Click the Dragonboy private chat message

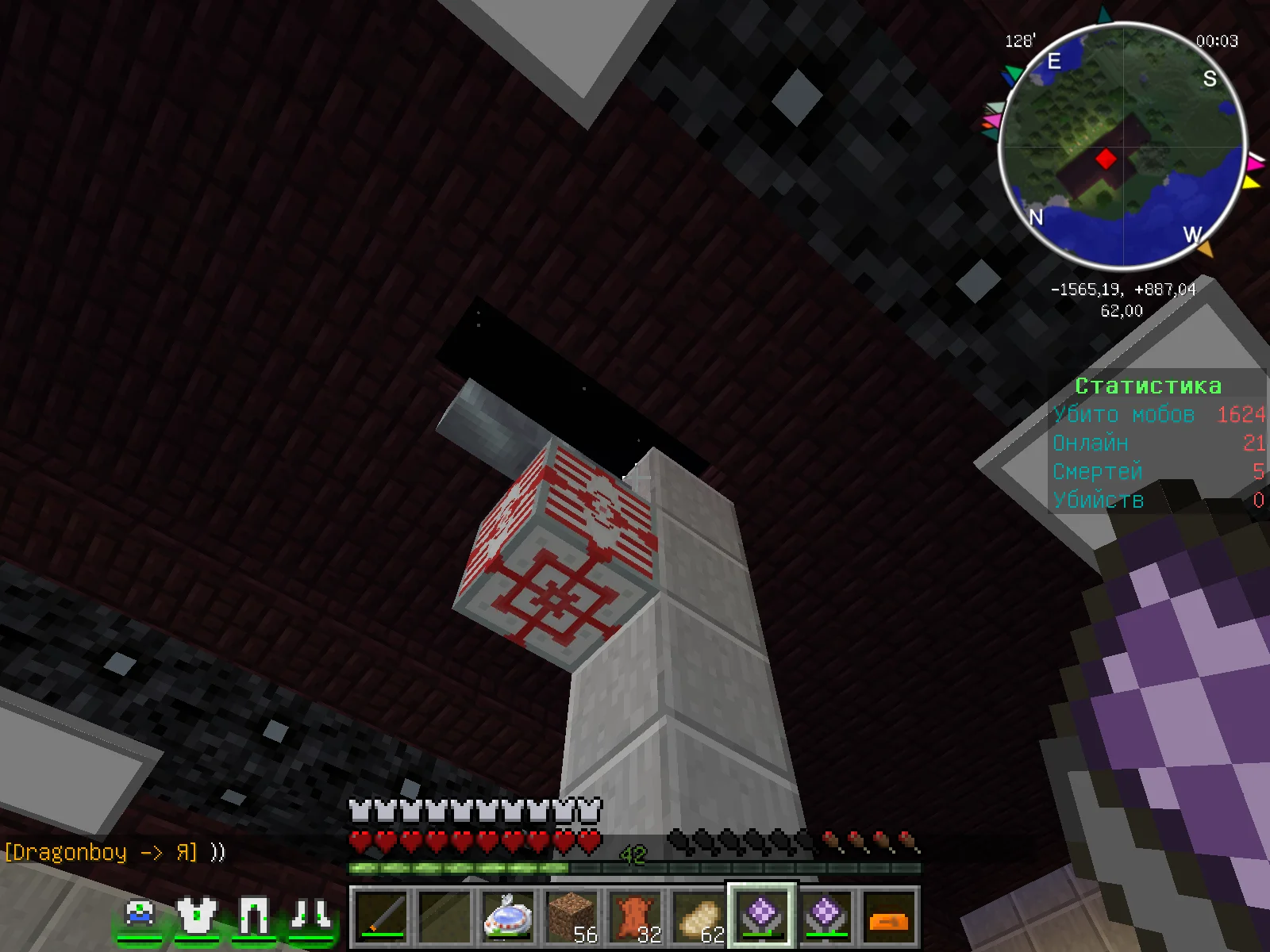coord(114,853)
